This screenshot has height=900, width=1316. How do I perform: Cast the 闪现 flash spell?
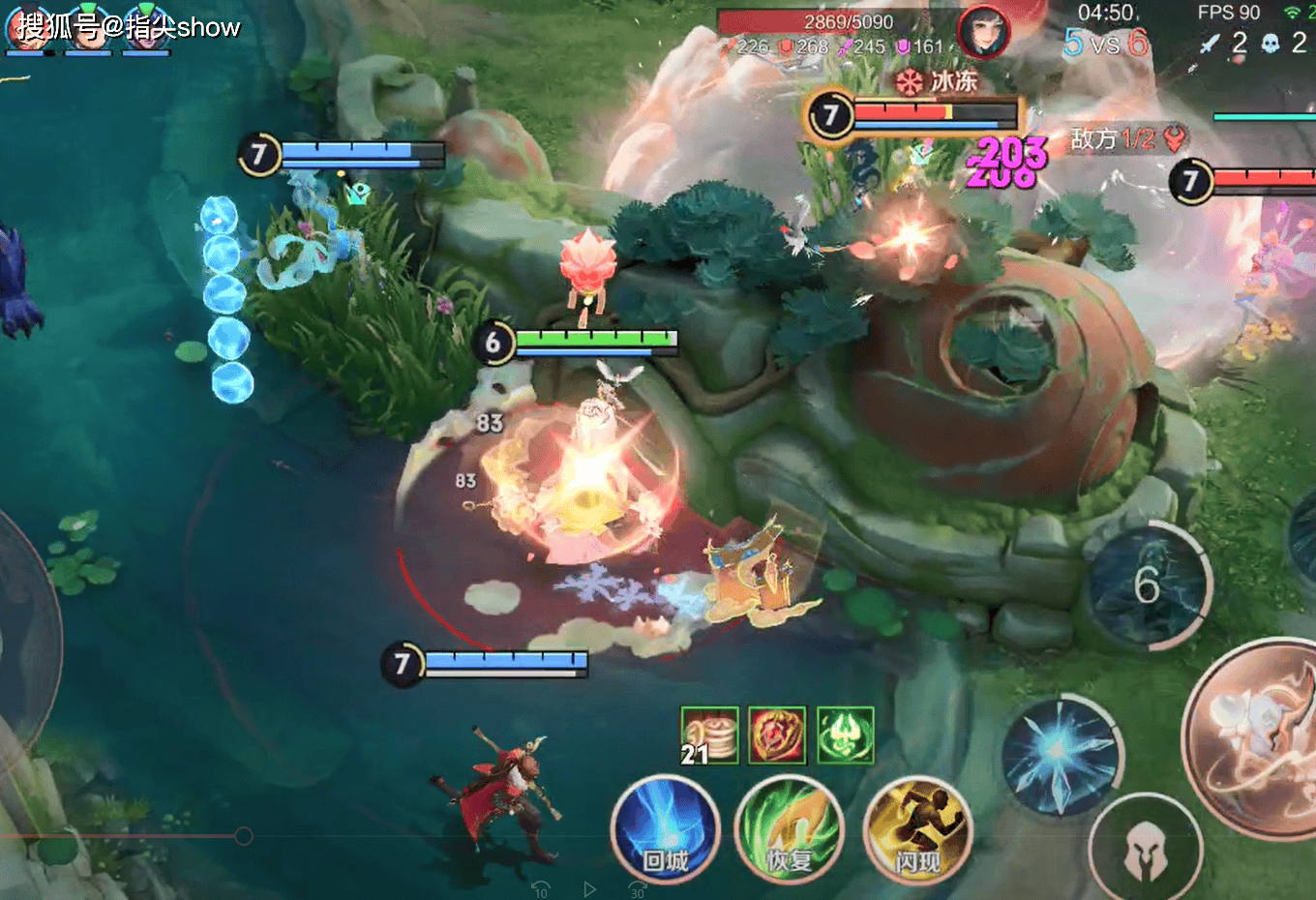916,831
